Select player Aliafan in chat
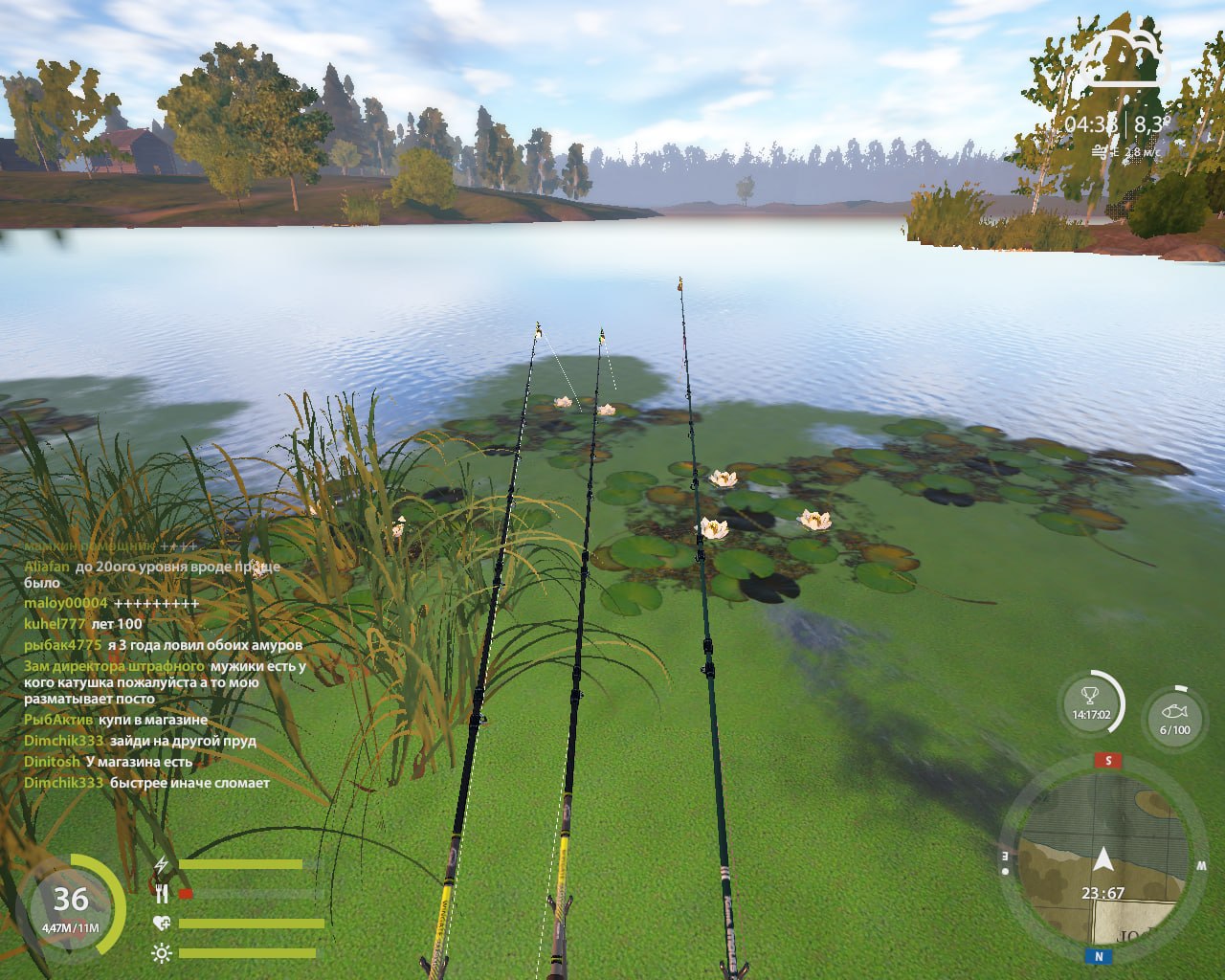Image resolution: width=1225 pixels, height=980 pixels. click(x=47, y=566)
